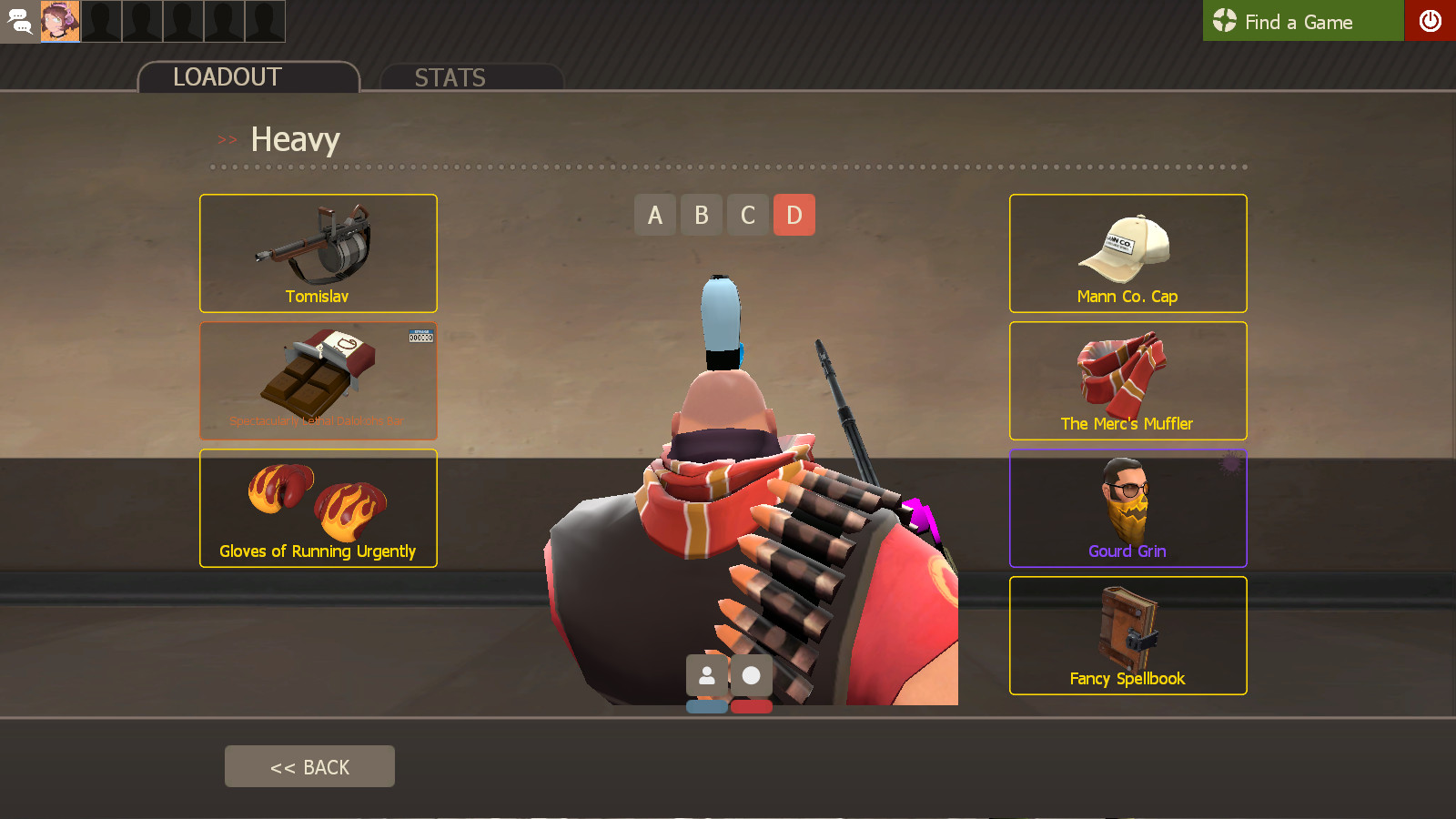Image resolution: width=1456 pixels, height=819 pixels.
Task: Switch to the STATS tab
Action: [x=450, y=77]
